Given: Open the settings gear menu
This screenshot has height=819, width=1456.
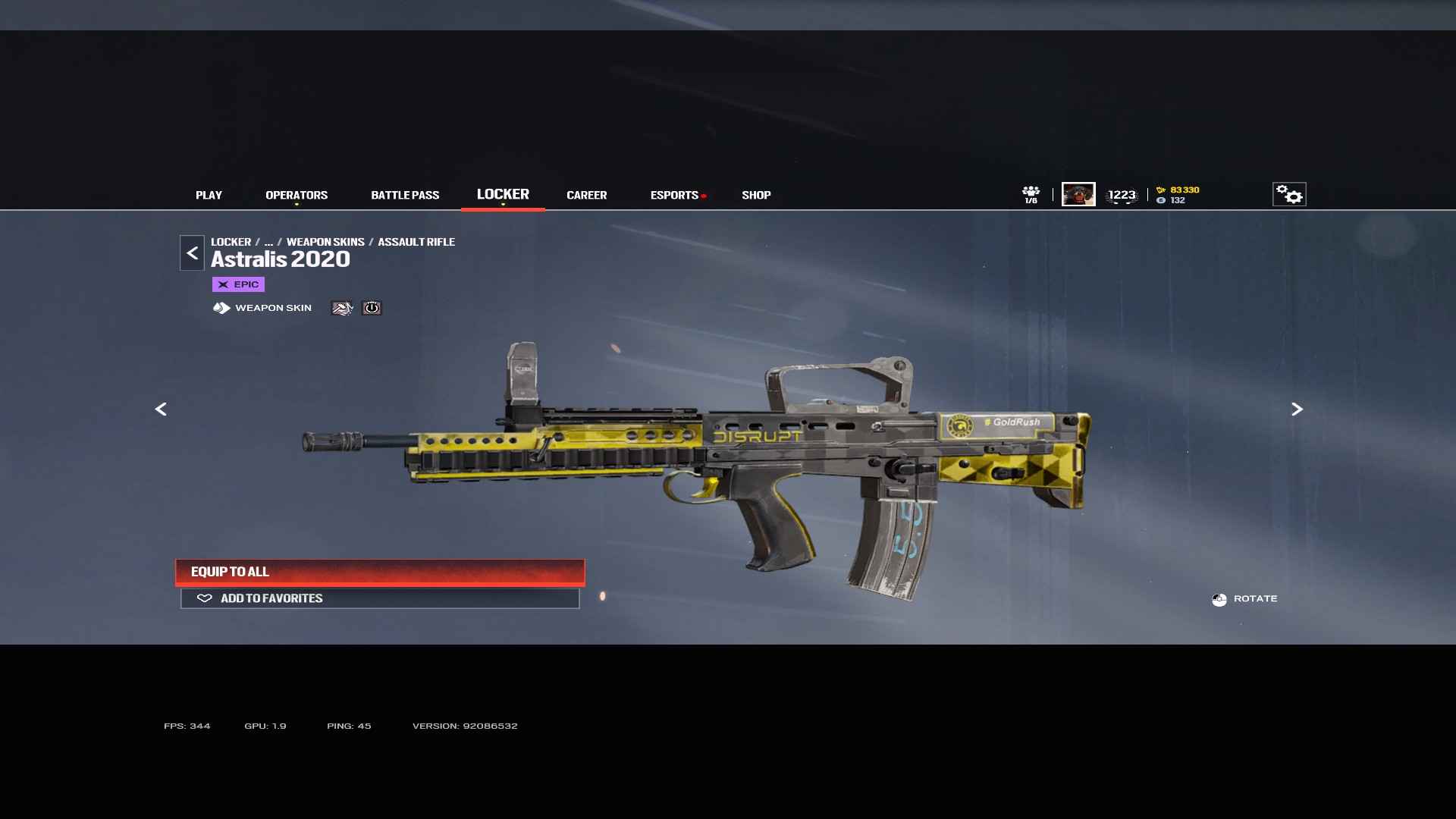Looking at the screenshot, I should point(1288,194).
